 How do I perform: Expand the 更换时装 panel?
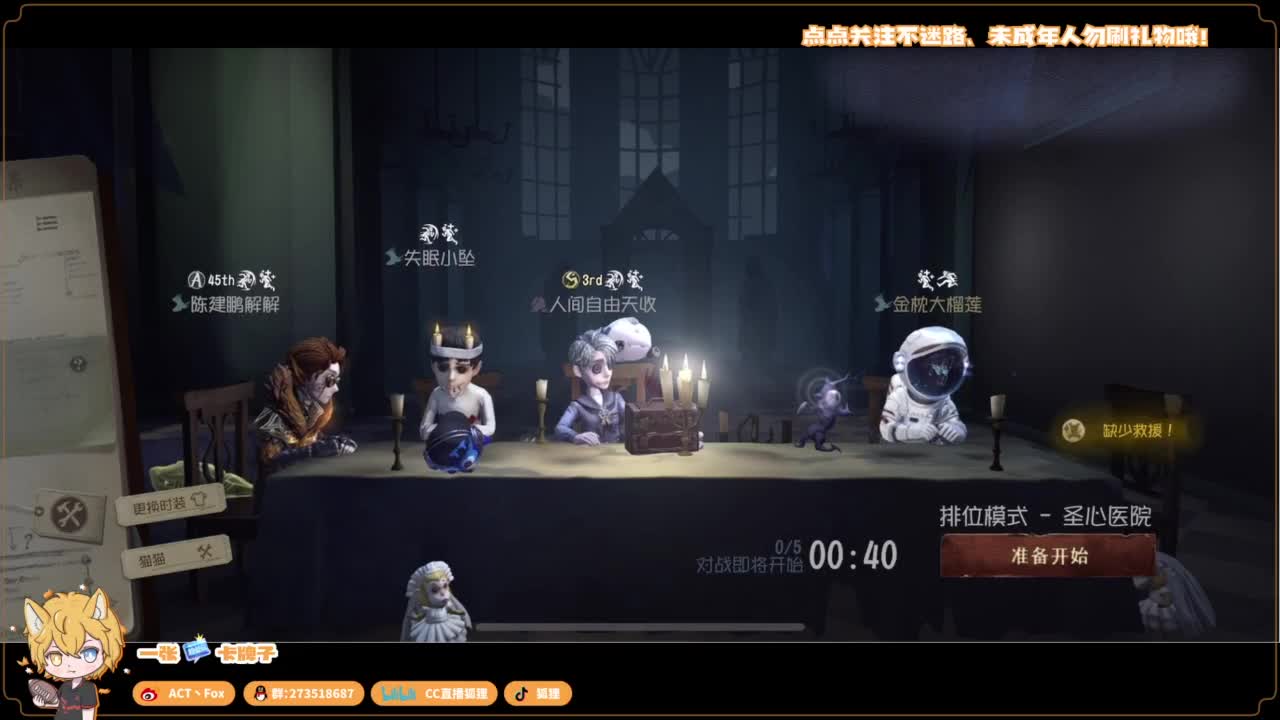pyautogui.click(x=165, y=503)
